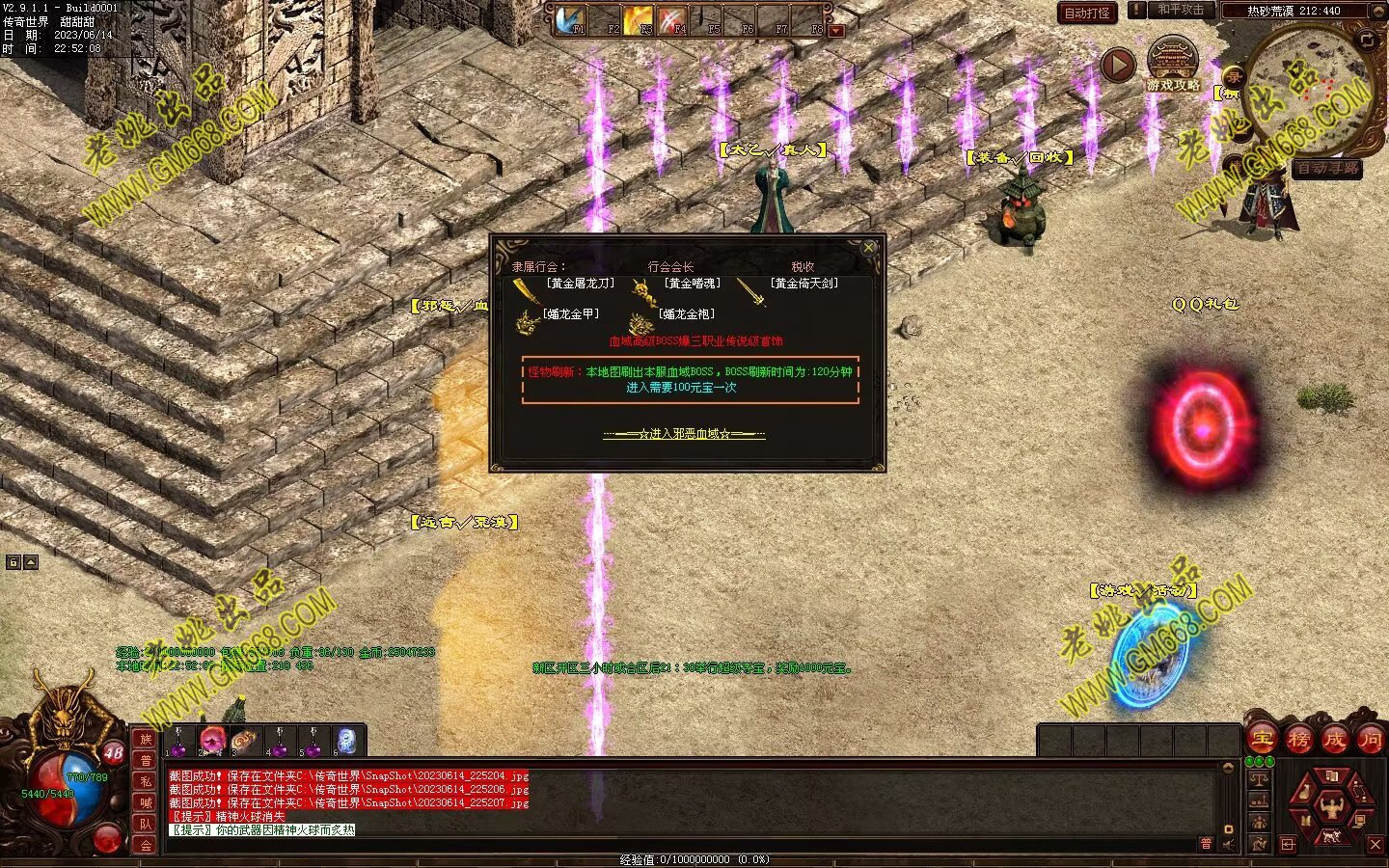Image resolution: width=1389 pixels, height=868 pixels.
Task: Trigger the F4 red slash skill
Action: pyautogui.click(x=672, y=19)
